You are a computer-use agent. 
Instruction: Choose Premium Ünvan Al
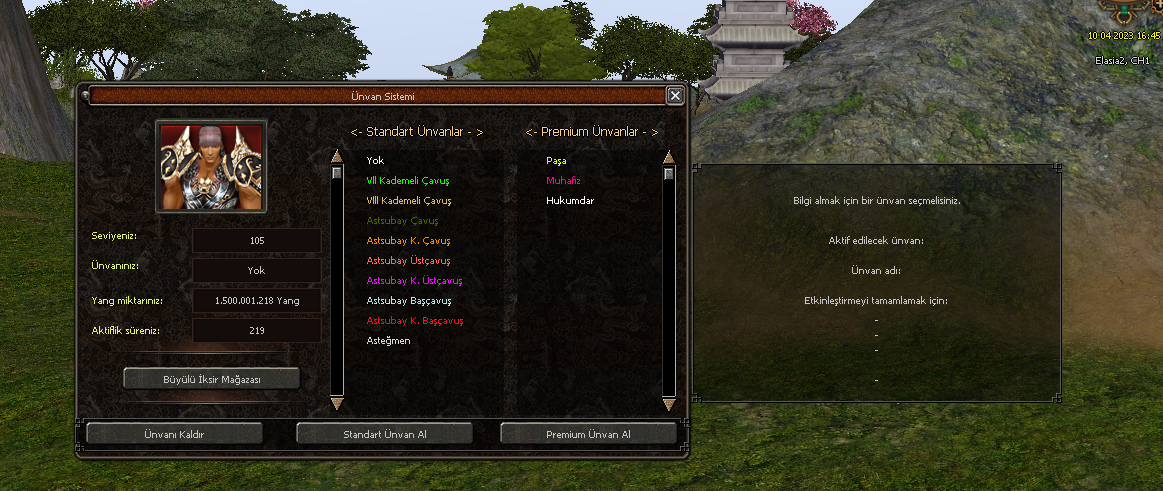tap(588, 434)
